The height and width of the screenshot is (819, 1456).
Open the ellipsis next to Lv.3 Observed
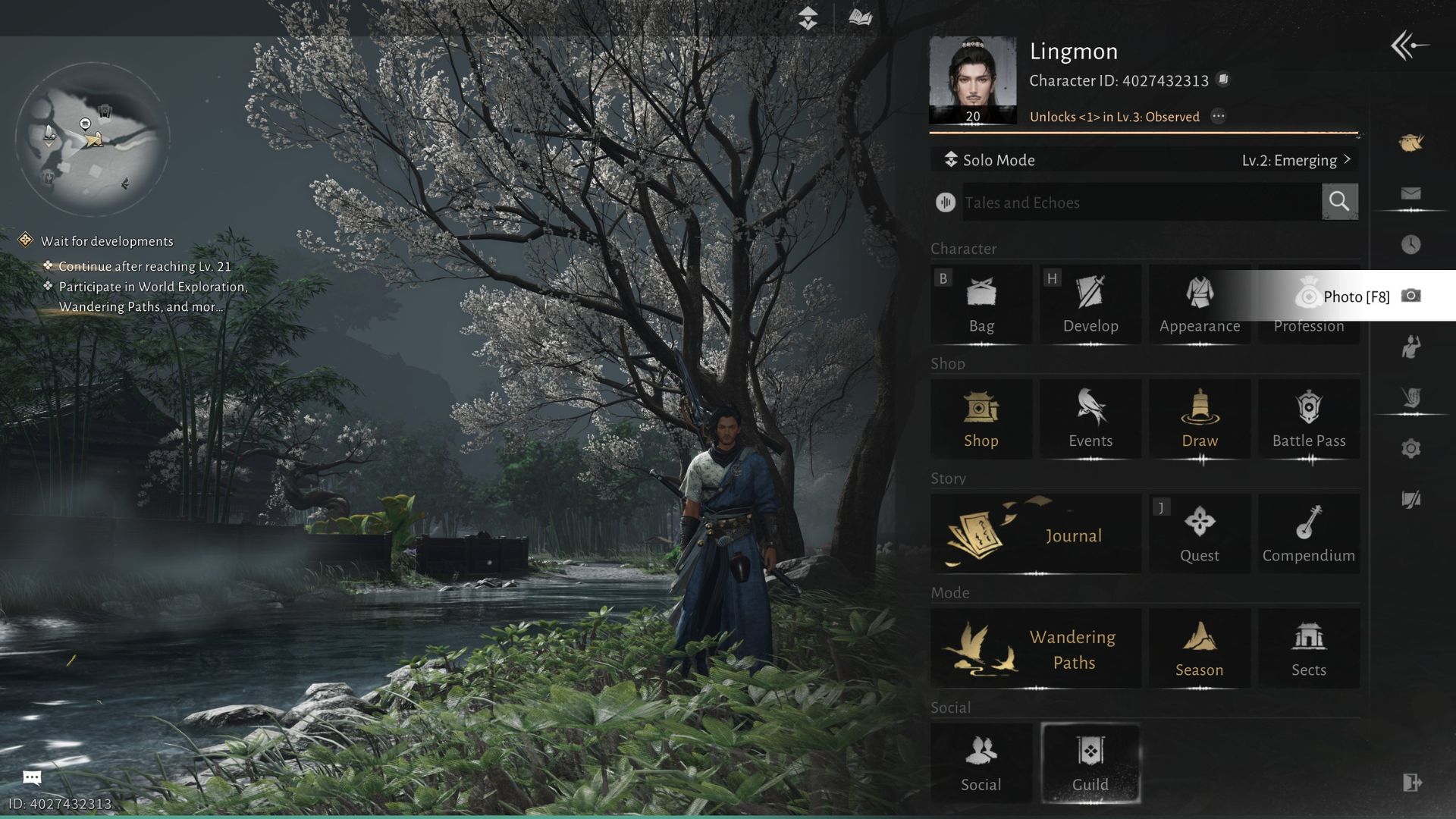coord(1220,116)
